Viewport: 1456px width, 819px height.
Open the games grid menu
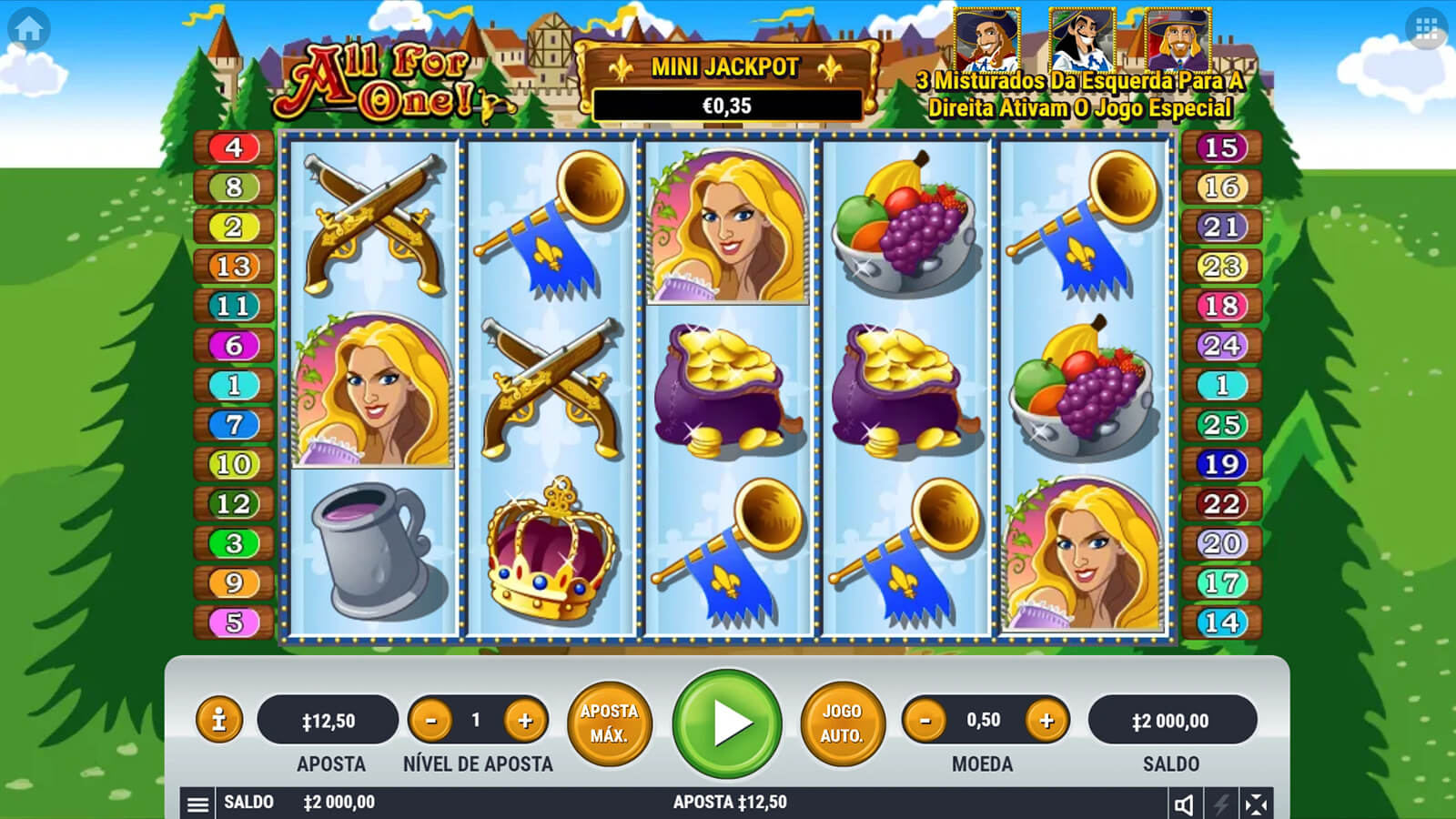tap(1426, 29)
